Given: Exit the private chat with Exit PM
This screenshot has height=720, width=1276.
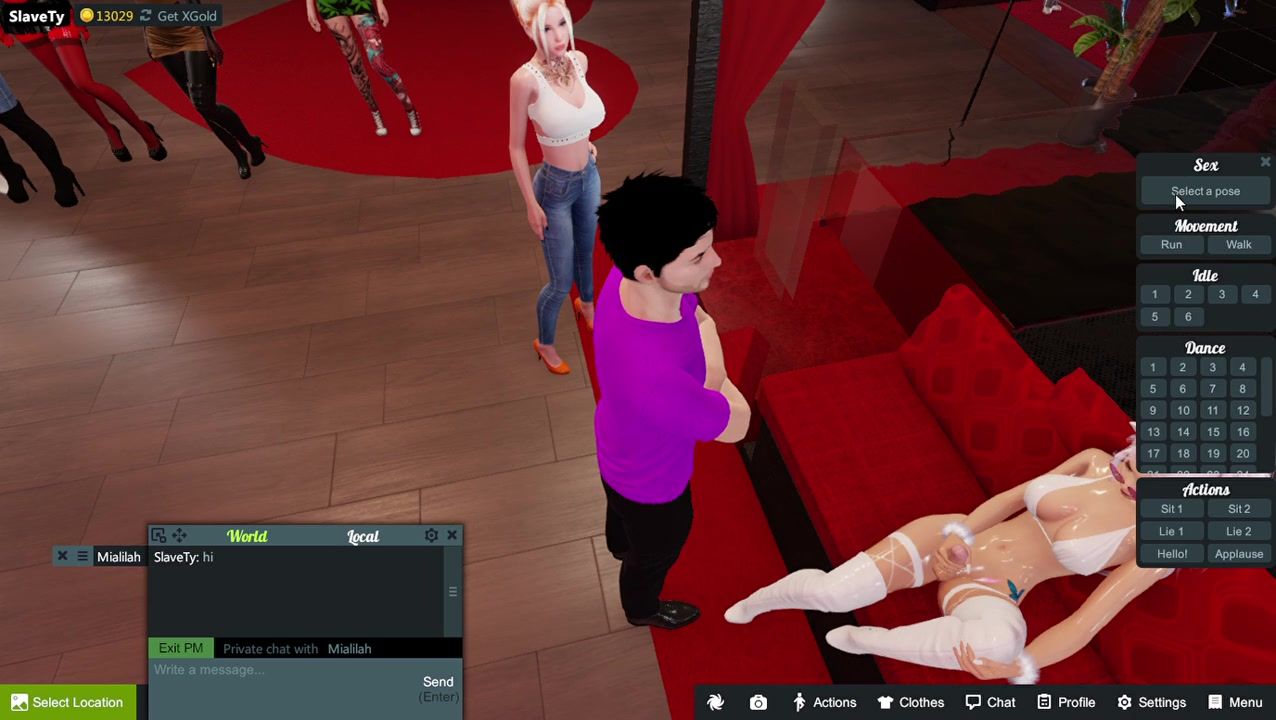Looking at the screenshot, I should (x=181, y=648).
